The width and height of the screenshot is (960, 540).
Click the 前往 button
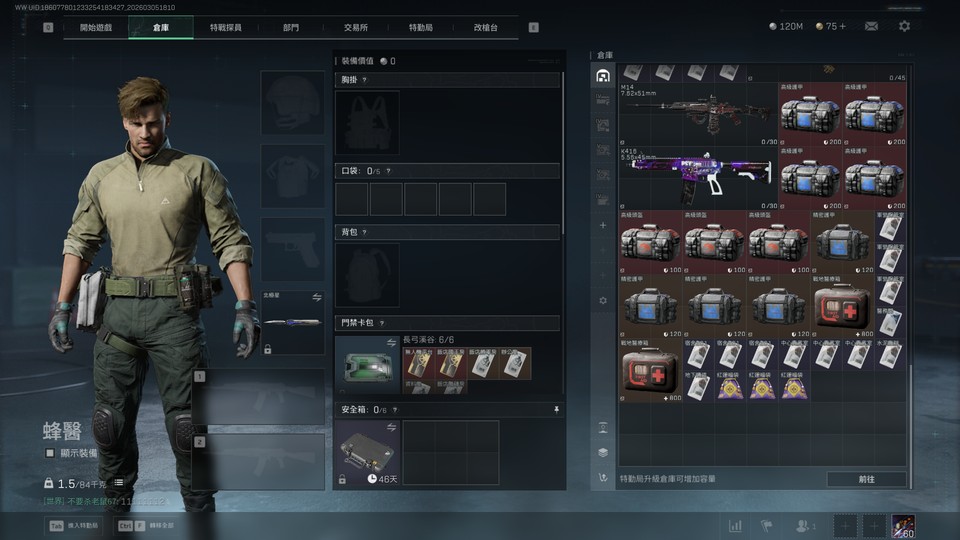click(x=866, y=479)
